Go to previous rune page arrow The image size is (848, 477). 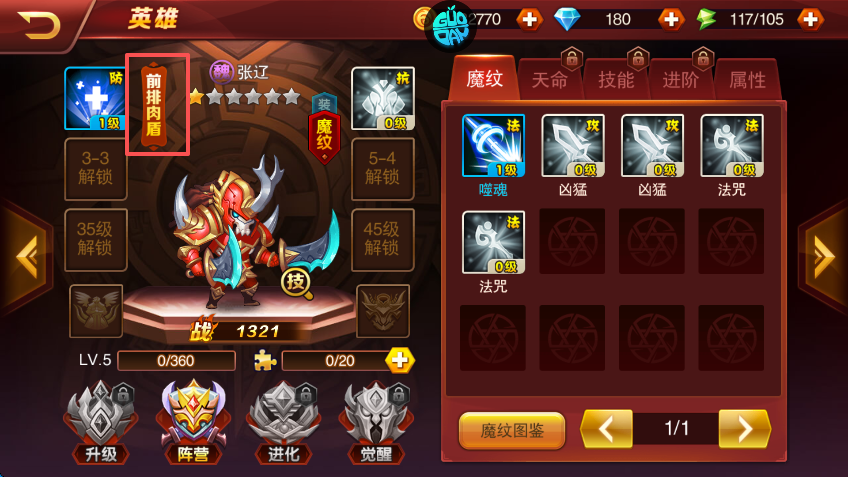(x=607, y=429)
